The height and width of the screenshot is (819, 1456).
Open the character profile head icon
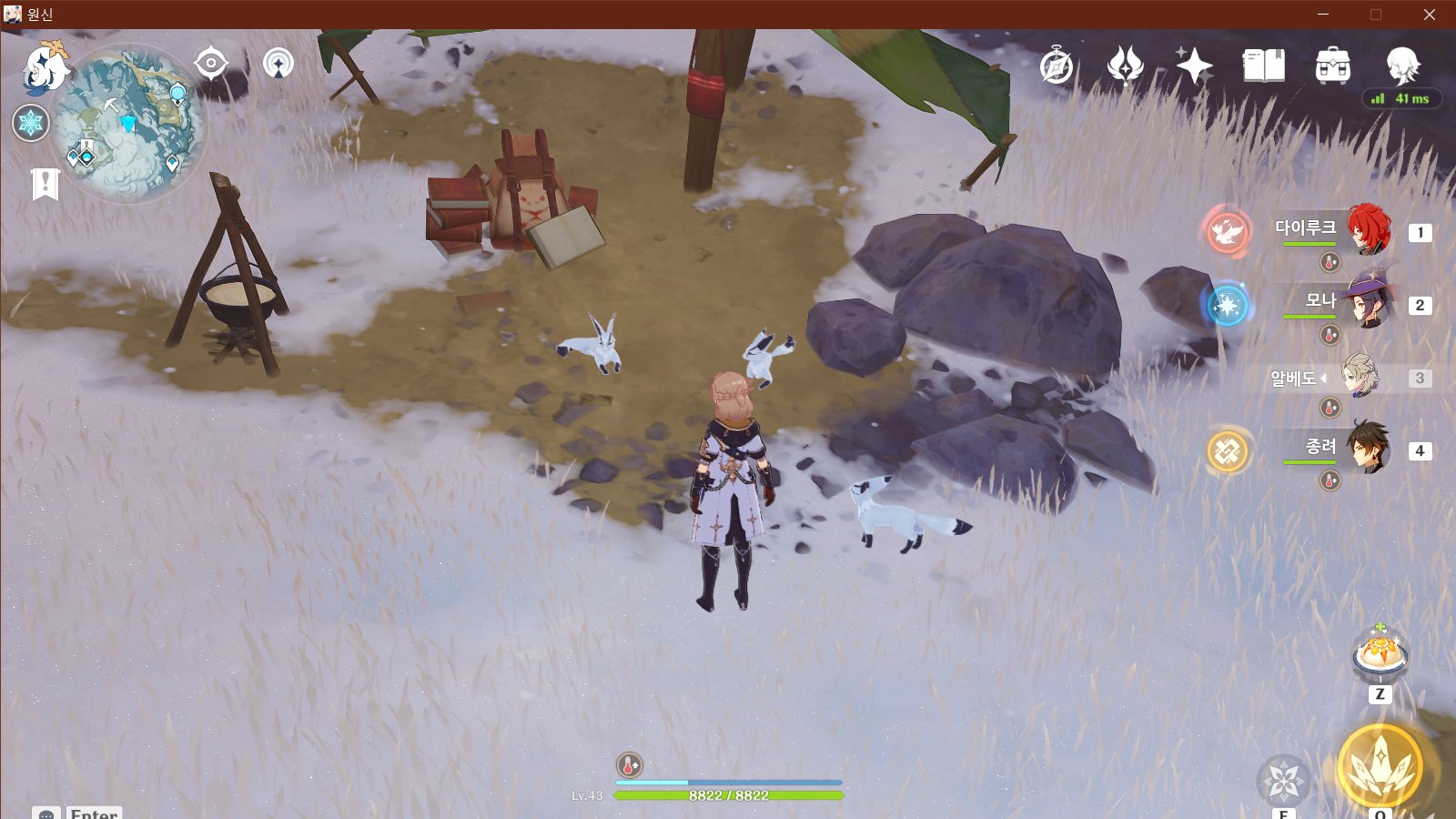click(1402, 66)
